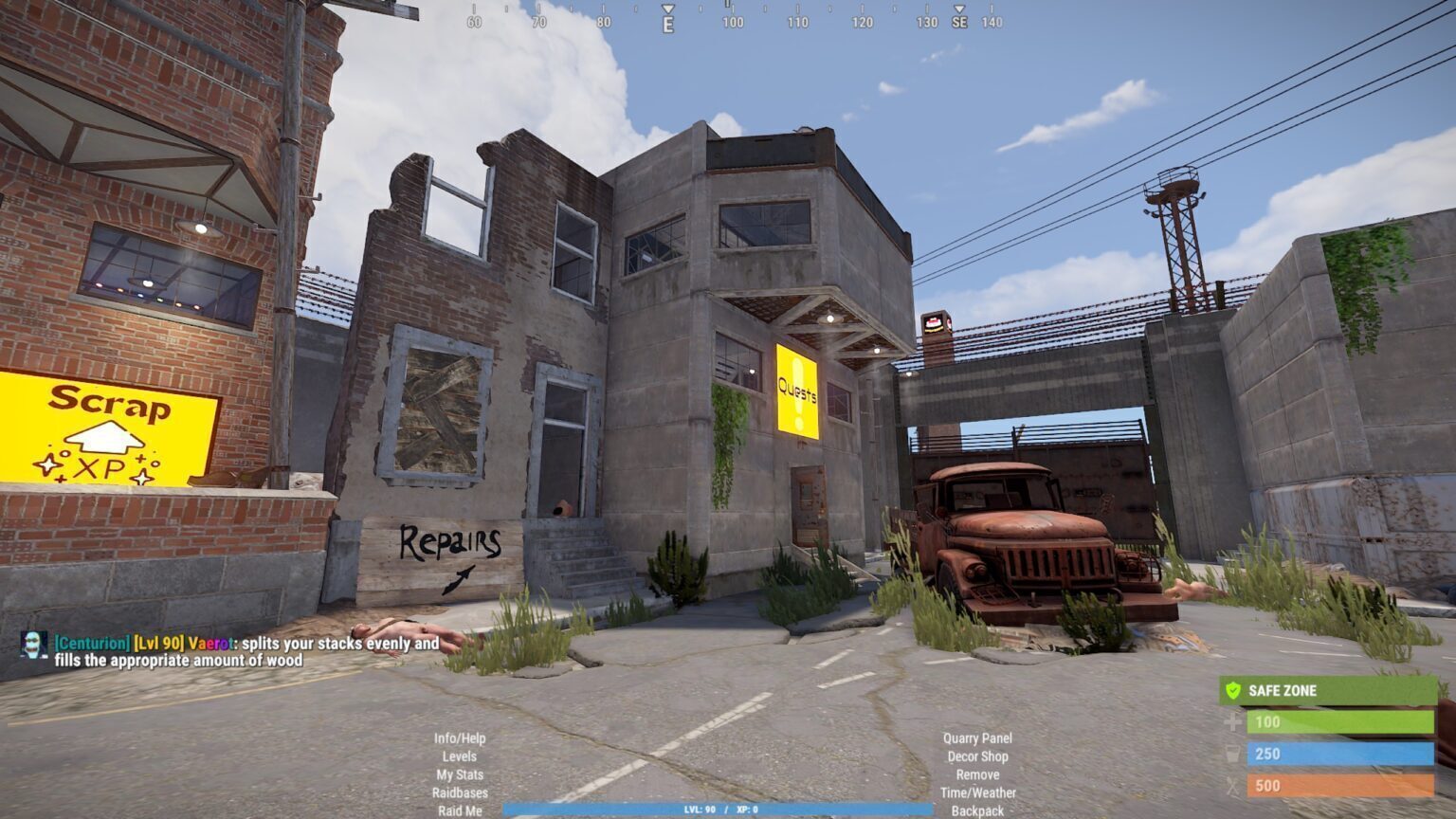Show My Stats

click(x=460, y=774)
